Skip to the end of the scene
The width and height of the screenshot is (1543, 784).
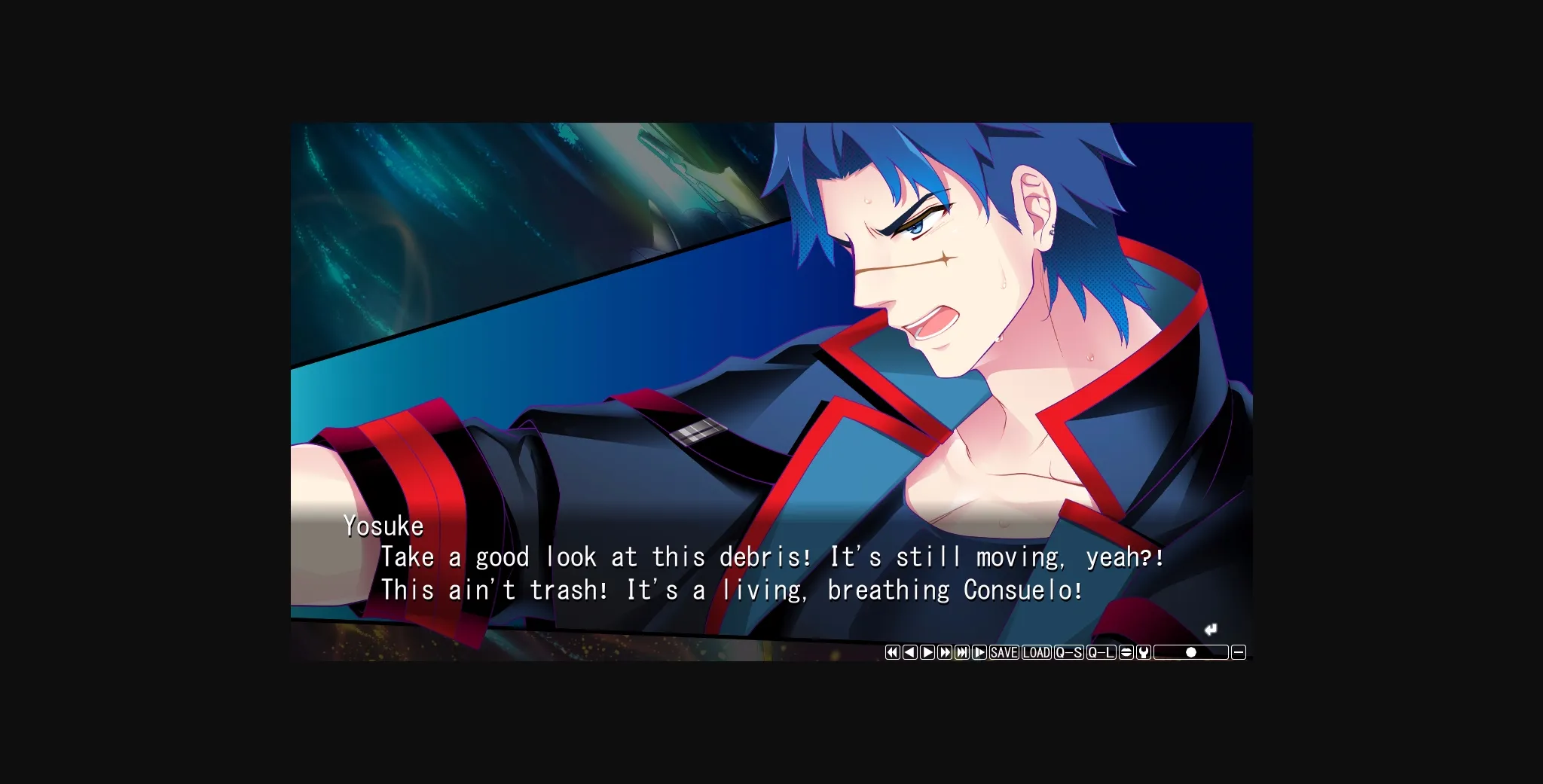click(961, 652)
